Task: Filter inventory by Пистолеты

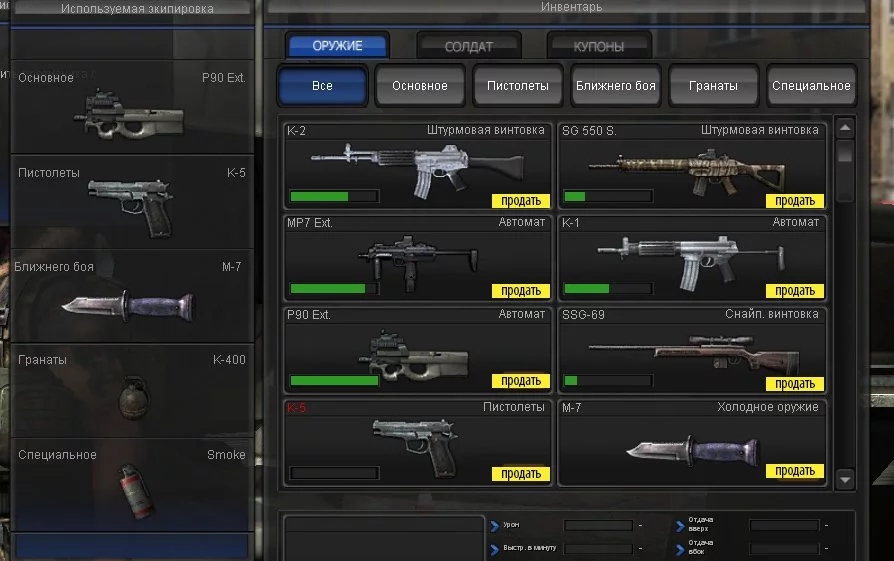Action: tap(518, 86)
